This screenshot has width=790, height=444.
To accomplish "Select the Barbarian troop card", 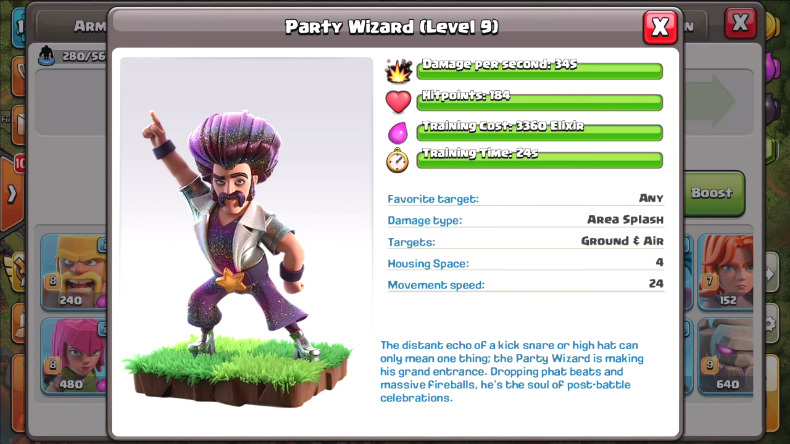I will pyautogui.click(x=74, y=270).
